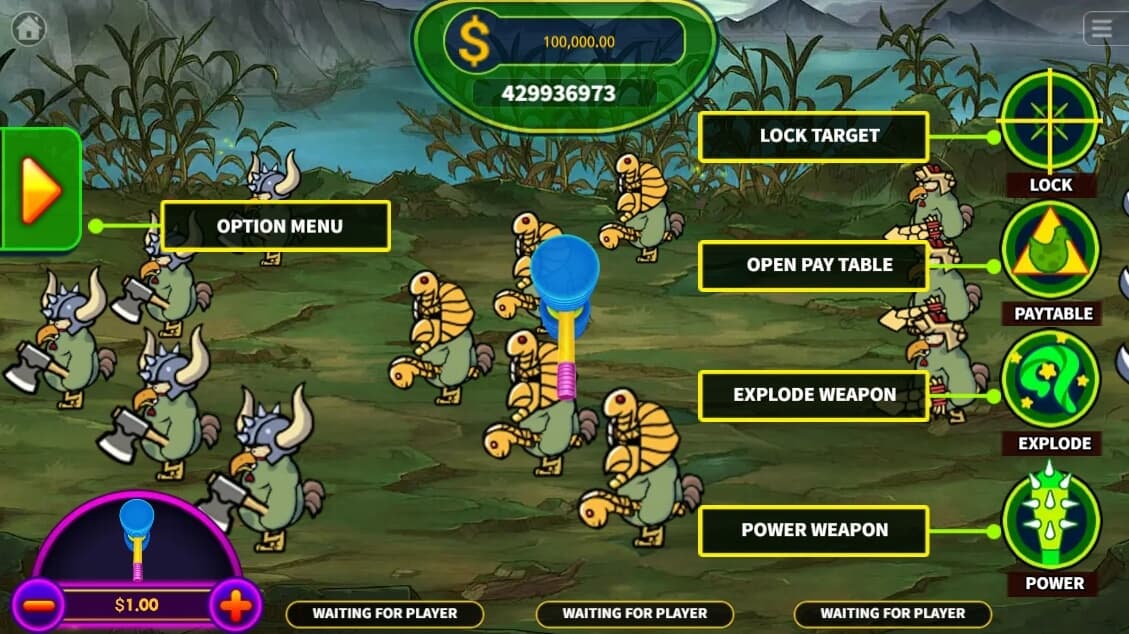This screenshot has width=1129, height=634.
Task: Open the hamburger menu
Action: pyautogui.click(x=1102, y=28)
